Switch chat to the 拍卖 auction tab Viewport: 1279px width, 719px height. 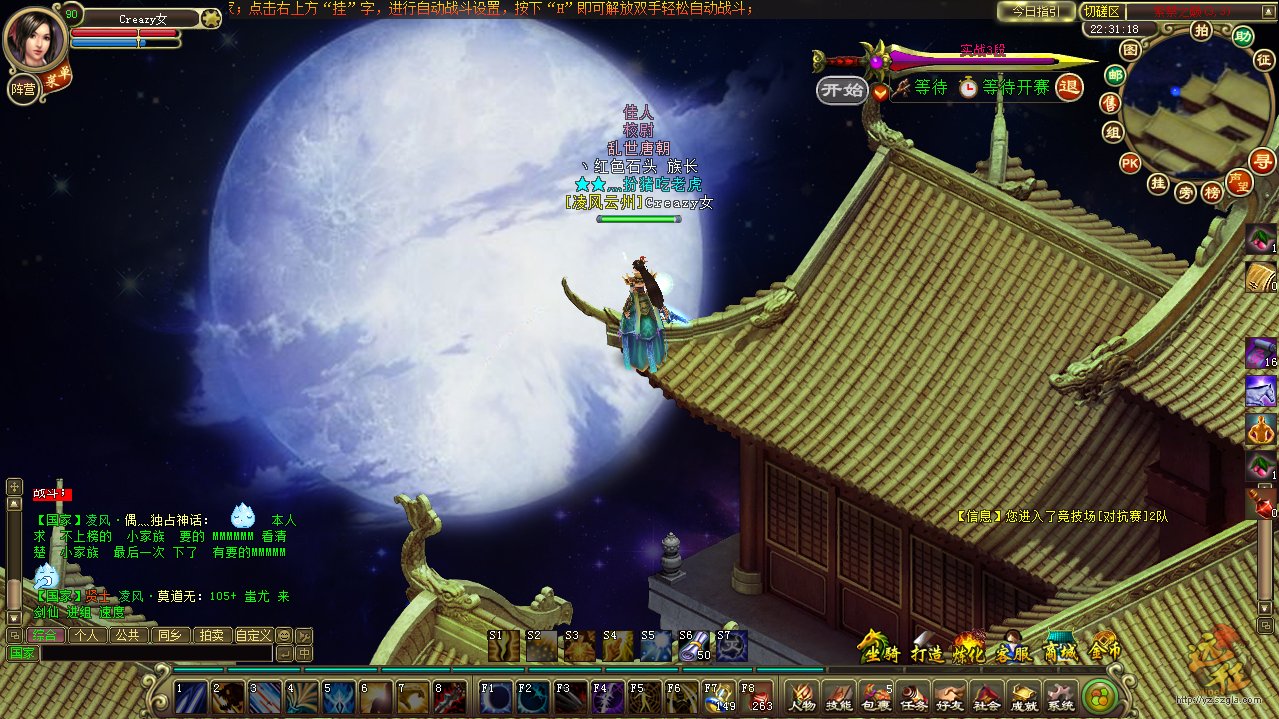(x=210, y=635)
